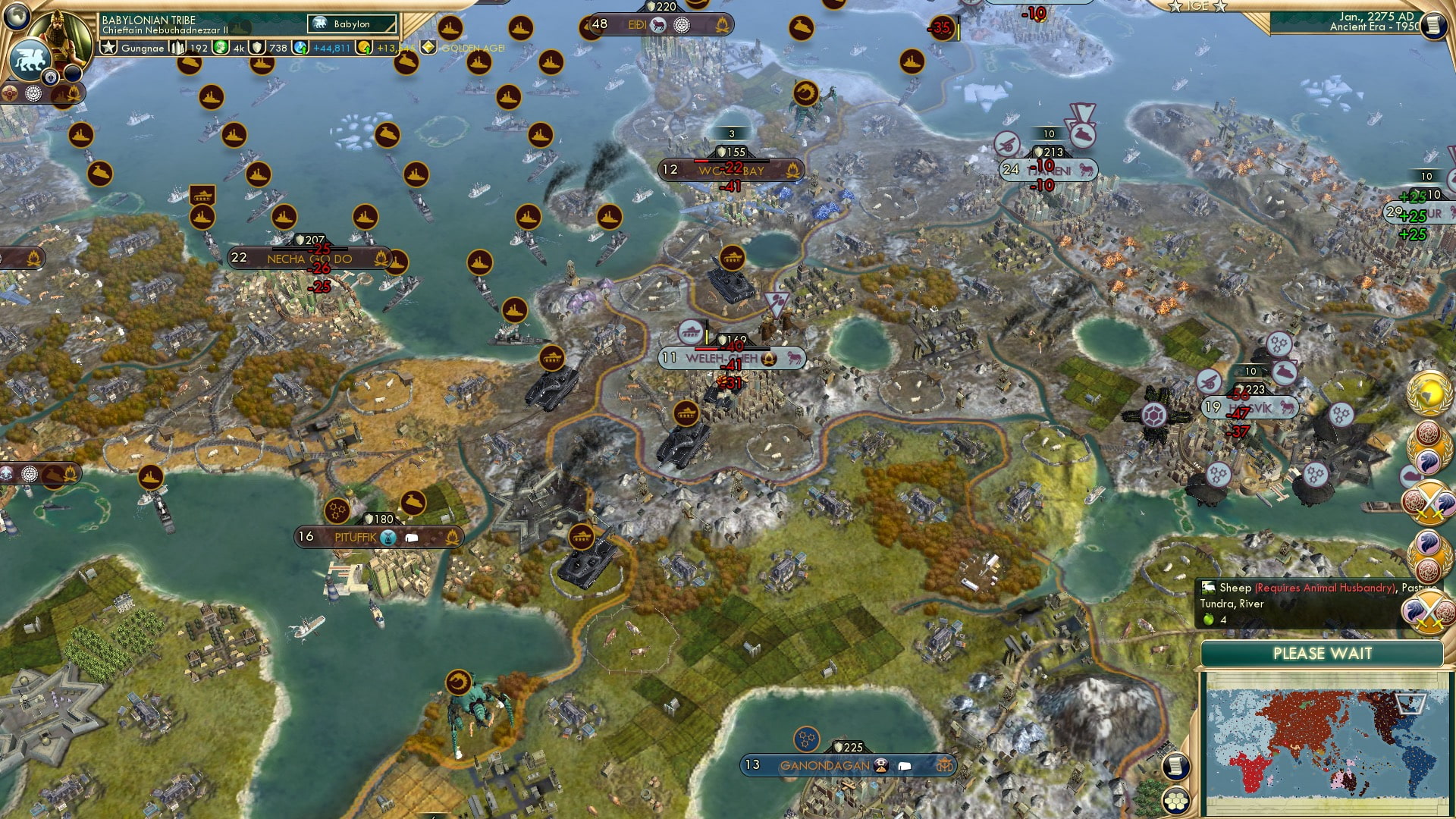Screen dimensions: 1456x819
Task: Click the Golden Age icon in the top bar
Action: click(x=427, y=48)
